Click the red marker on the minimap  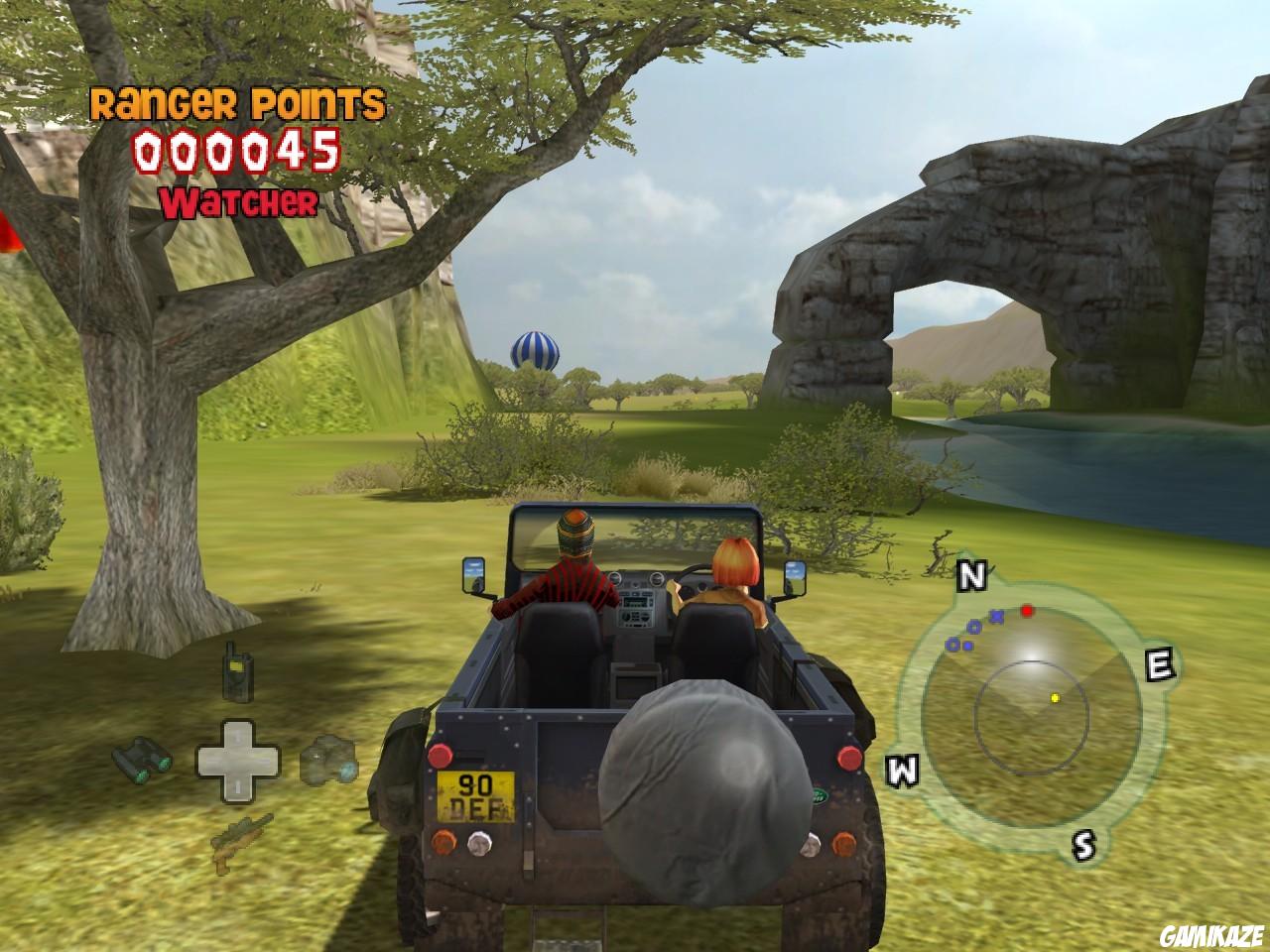coord(1028,611)
